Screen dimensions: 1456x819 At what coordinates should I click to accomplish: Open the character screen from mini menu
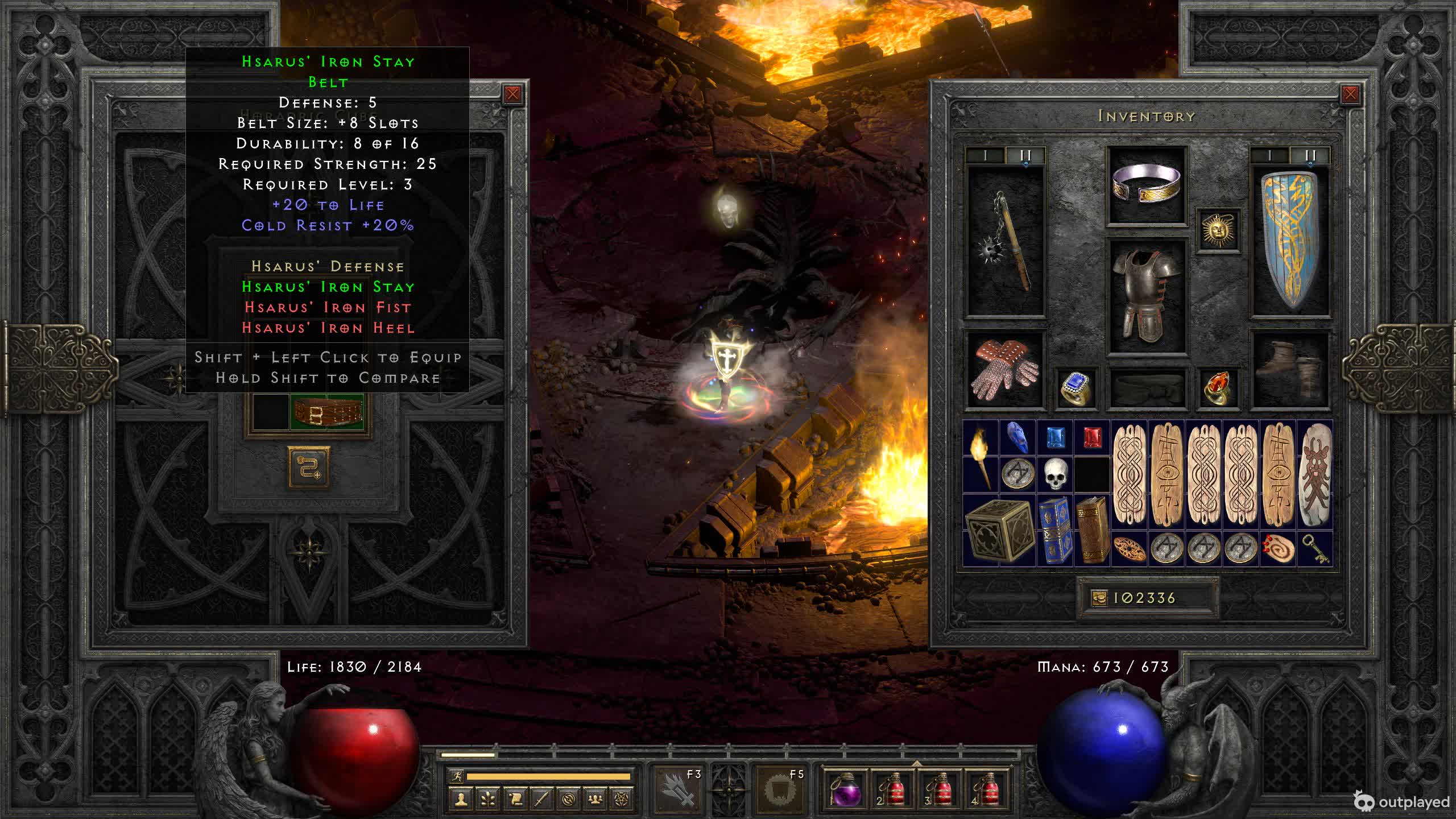pyautogui.click(x=462, y=799)
